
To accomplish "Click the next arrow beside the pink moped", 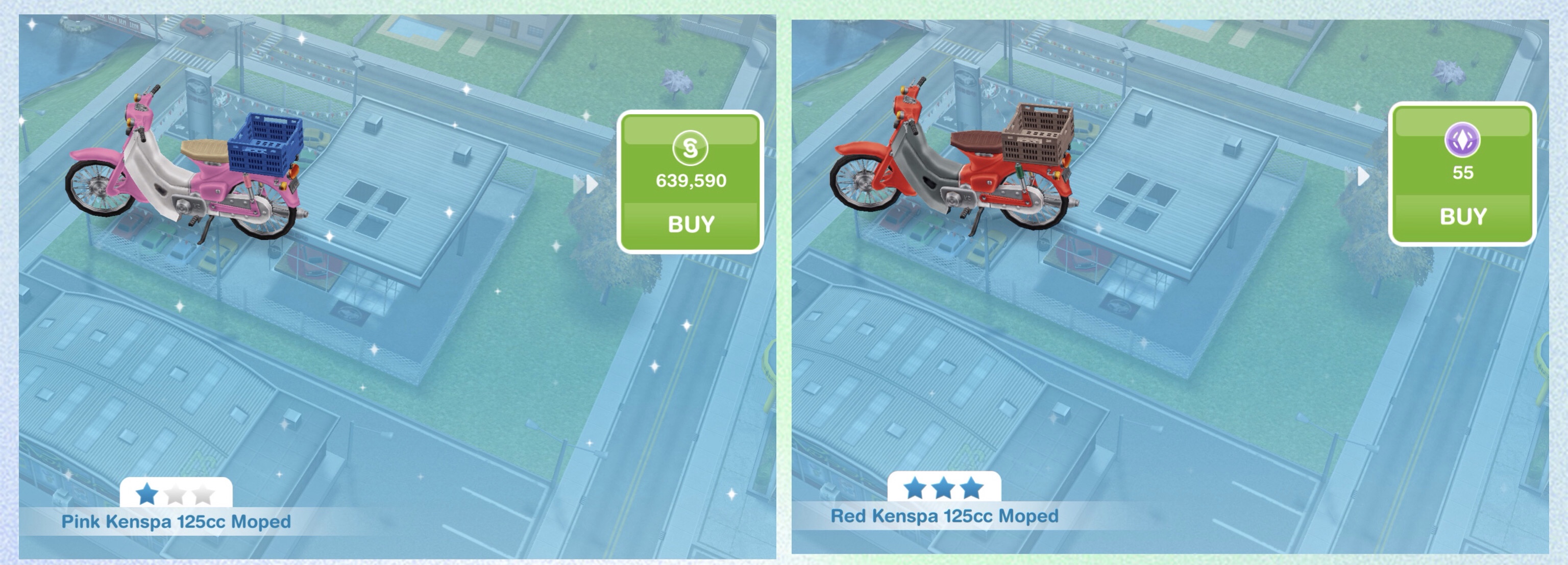I will pyautogui.click(x=587, y=183).
